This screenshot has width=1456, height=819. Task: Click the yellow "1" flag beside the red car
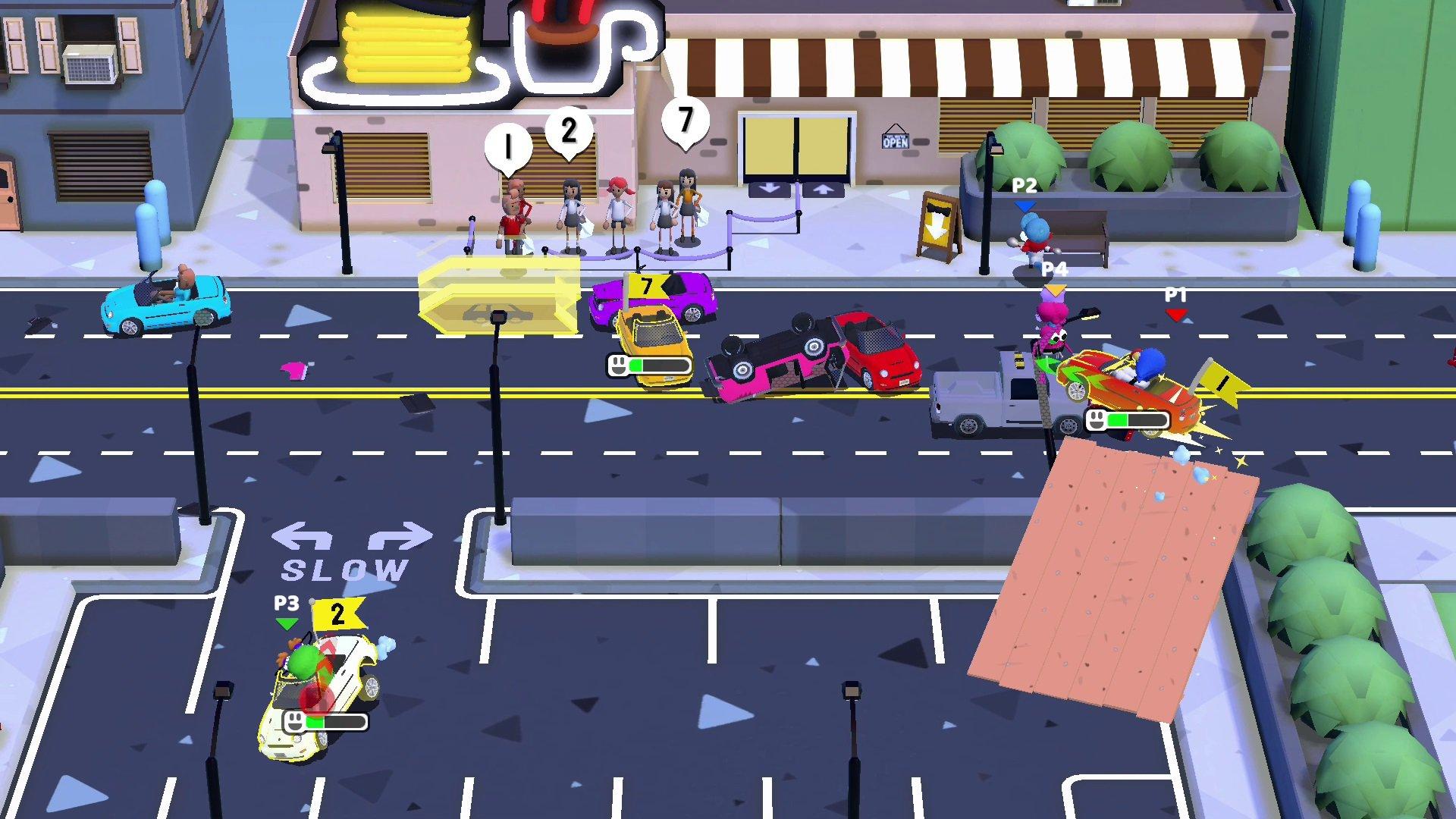coord(1222,381)
